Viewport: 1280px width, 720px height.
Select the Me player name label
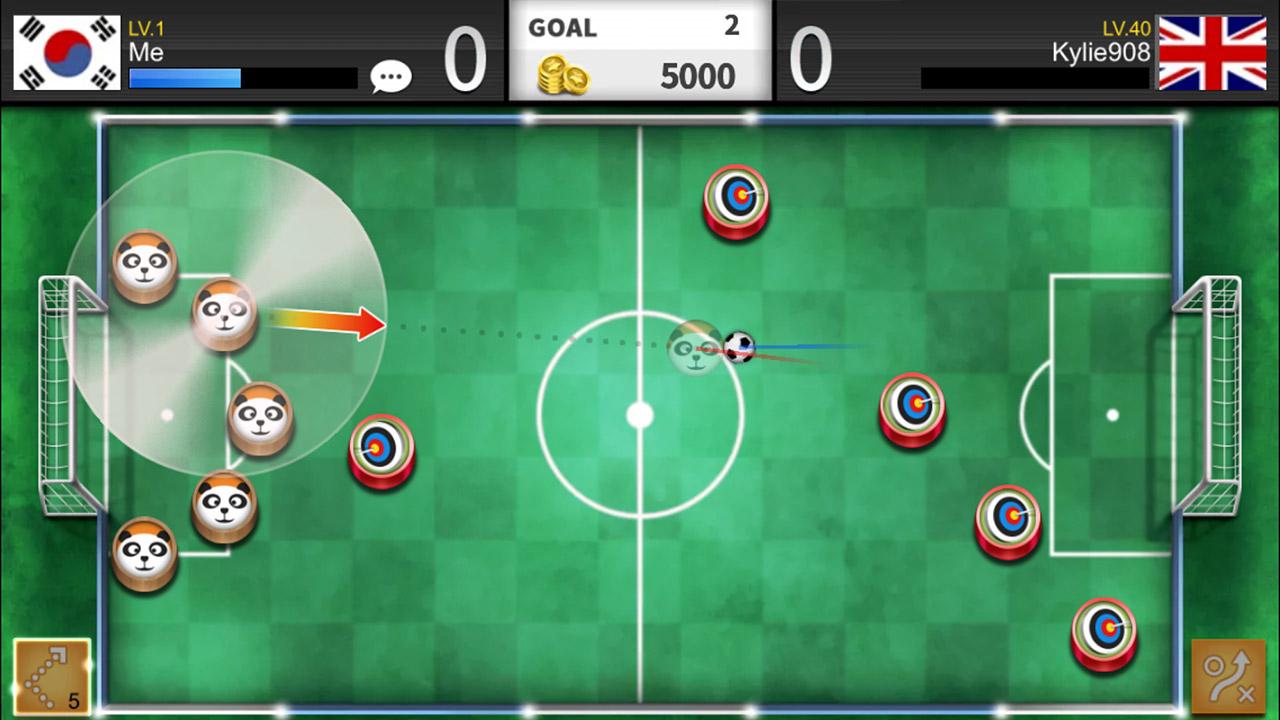pyautogui.click(x=148, y=53)
